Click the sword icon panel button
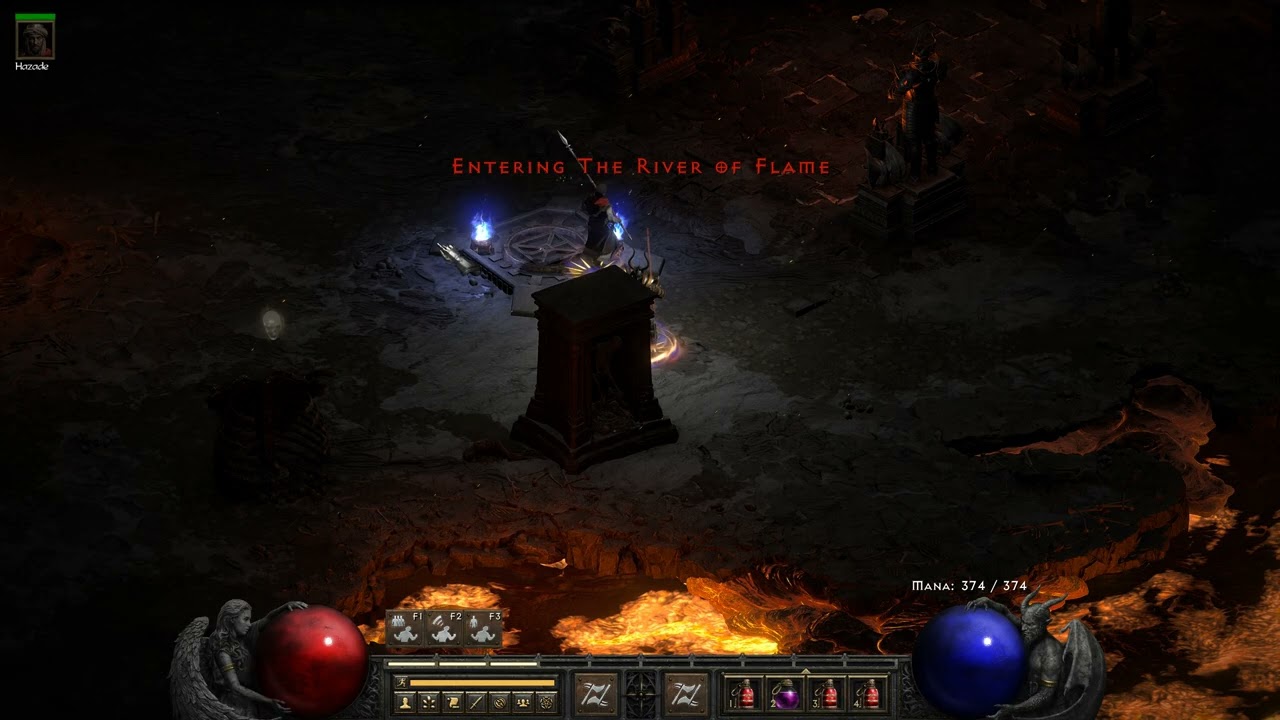The height and width of the screenshot is (720, 1280). (x=475, y=702)
